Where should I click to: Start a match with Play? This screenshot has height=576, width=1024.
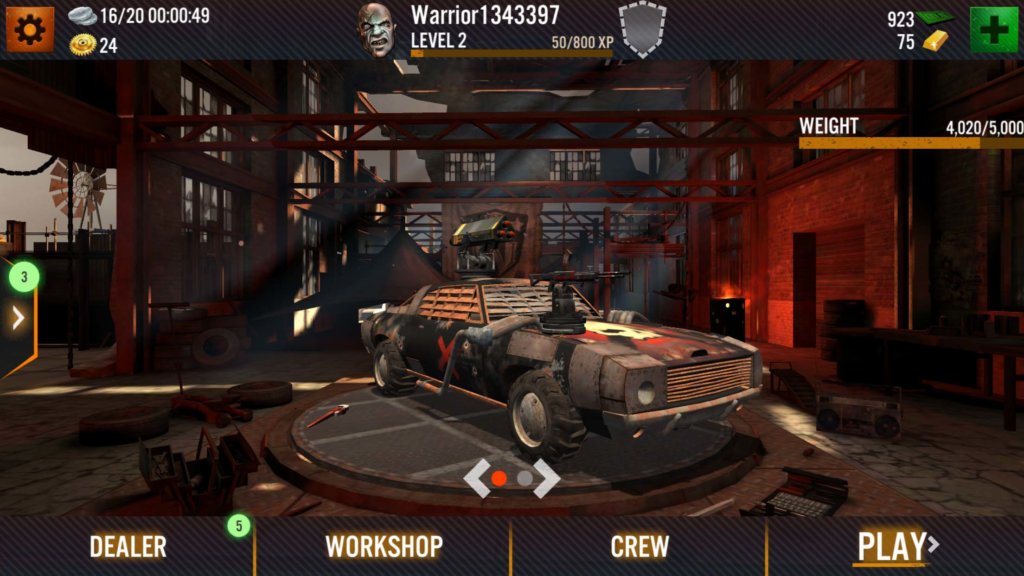coord(895,546)
